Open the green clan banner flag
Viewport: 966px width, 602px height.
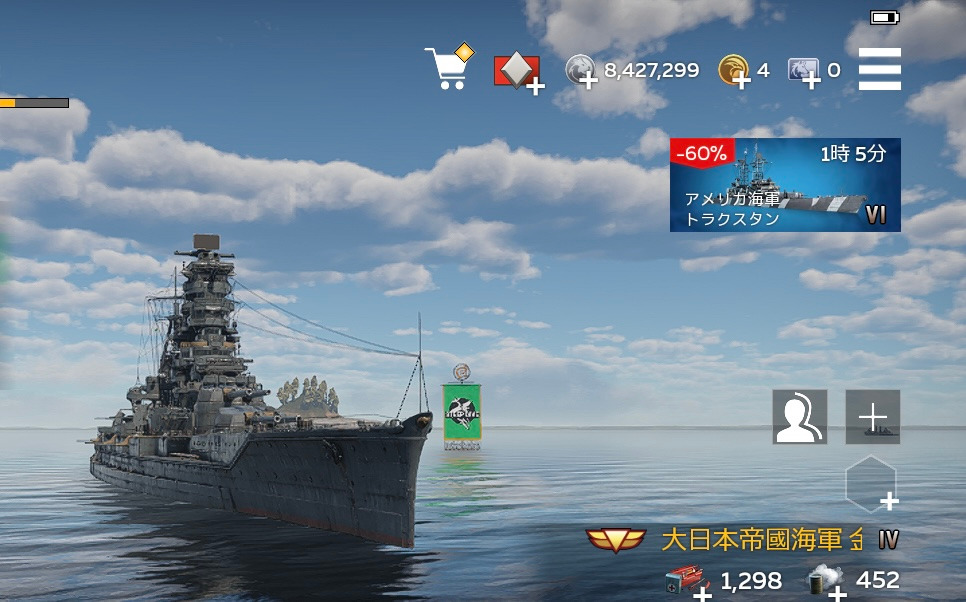click(x=462, y=413)
